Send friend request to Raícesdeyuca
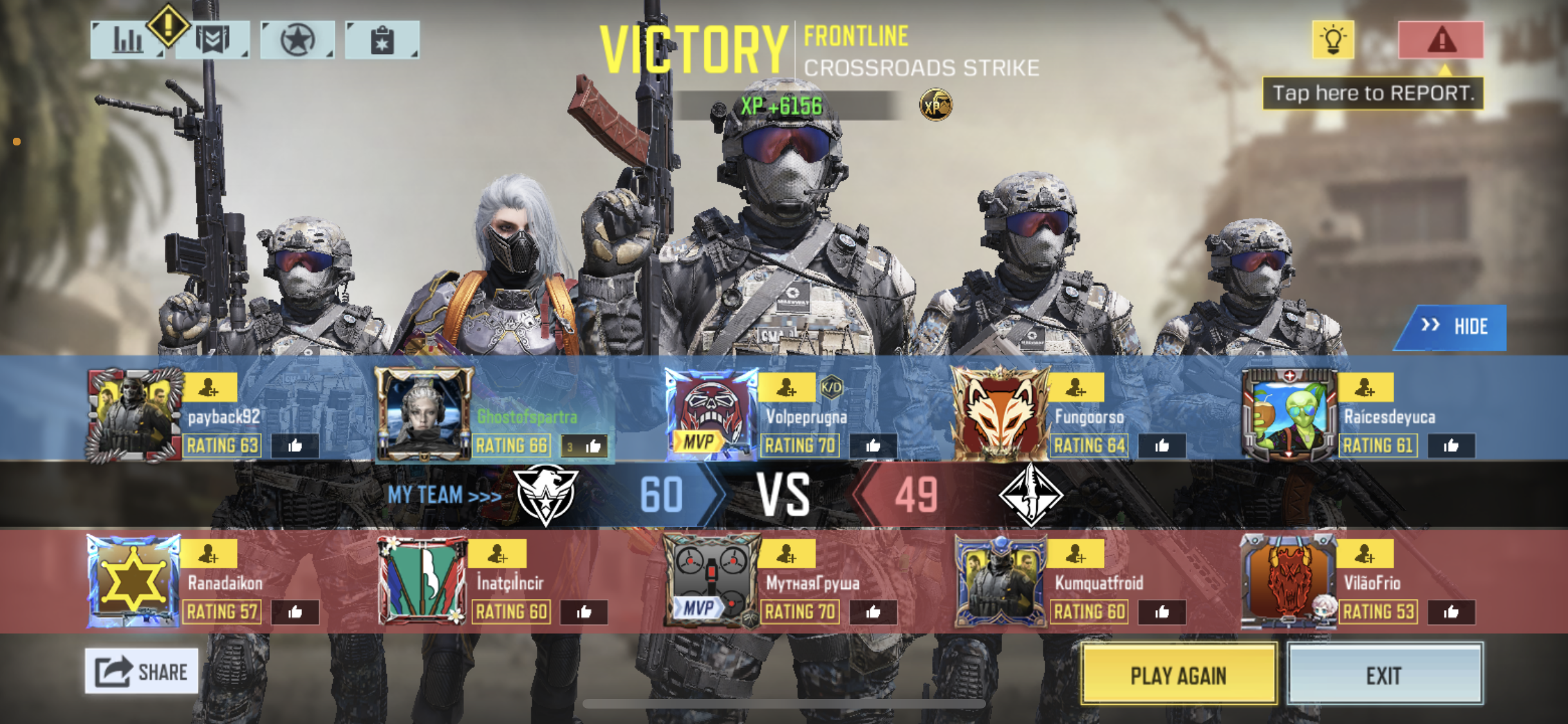 click(1366, 387)
